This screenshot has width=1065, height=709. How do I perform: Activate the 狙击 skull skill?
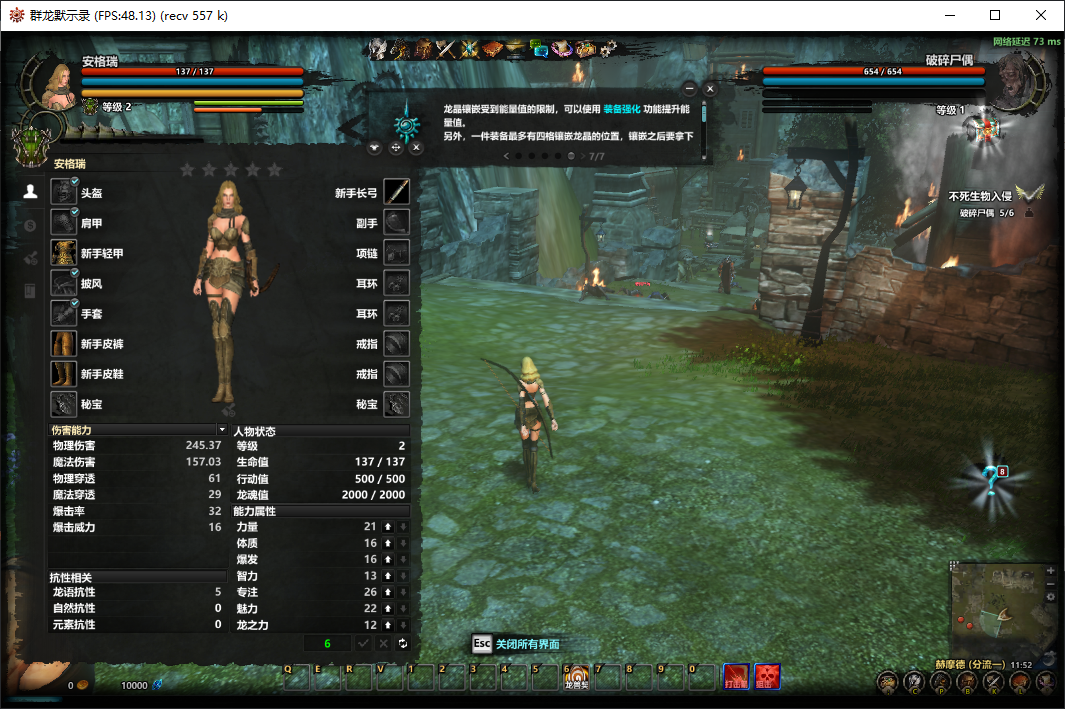click(768, 677)
